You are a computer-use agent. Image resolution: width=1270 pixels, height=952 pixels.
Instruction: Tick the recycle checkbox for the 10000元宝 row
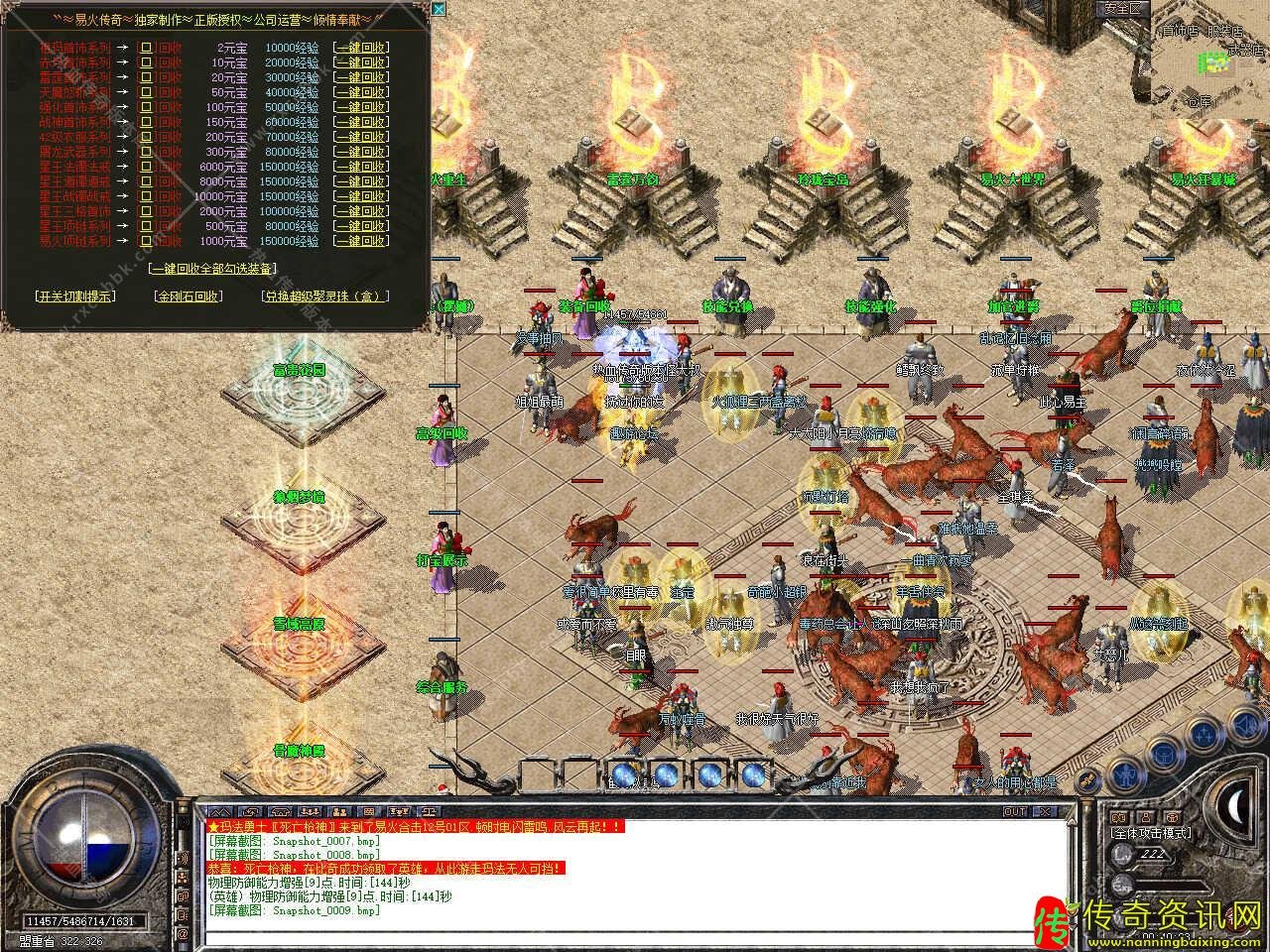point(146,196)
